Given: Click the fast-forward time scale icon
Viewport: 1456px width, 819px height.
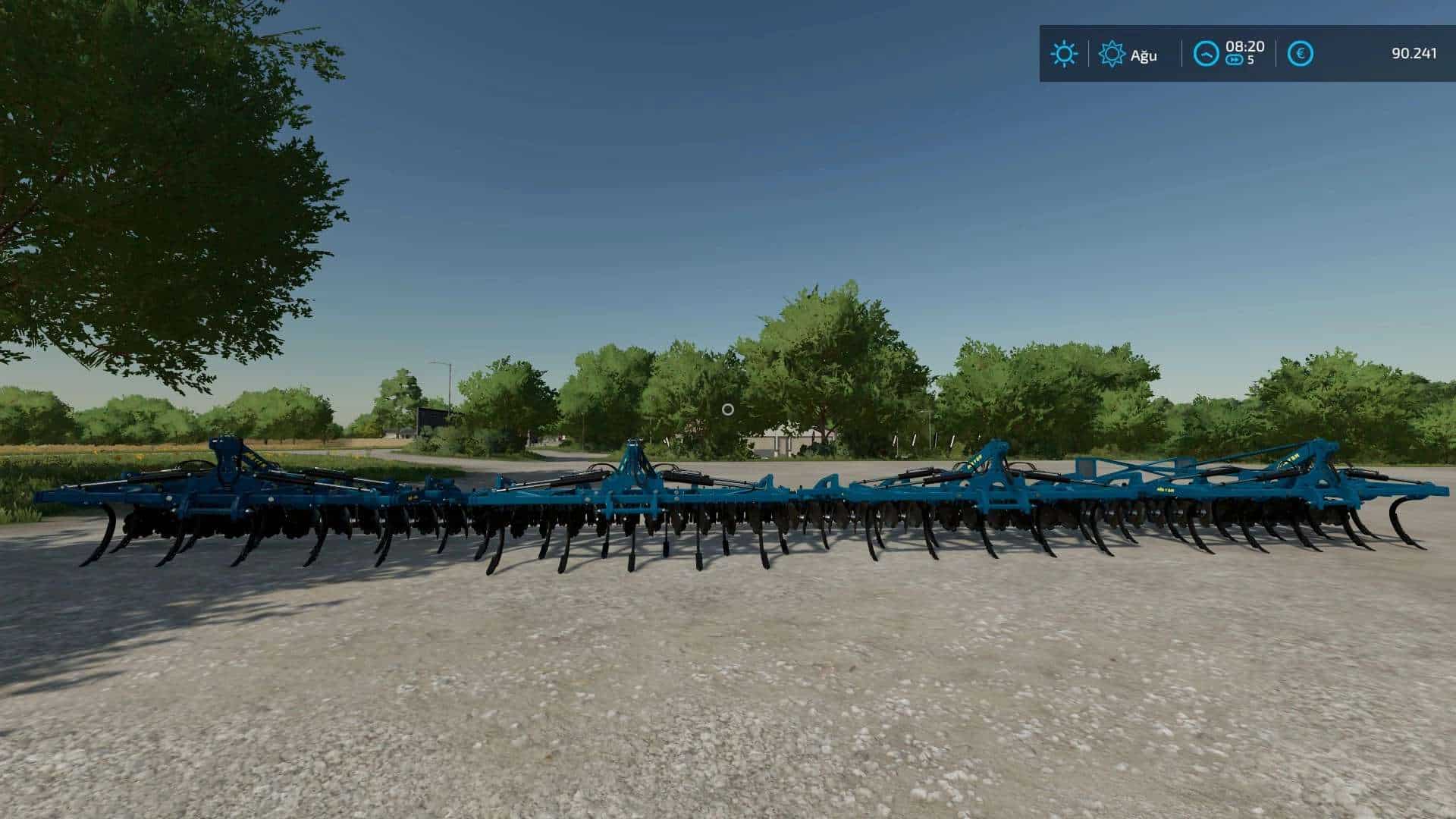Looking at the screenshot, I should pyautogui.click(x=1235, y=59).
